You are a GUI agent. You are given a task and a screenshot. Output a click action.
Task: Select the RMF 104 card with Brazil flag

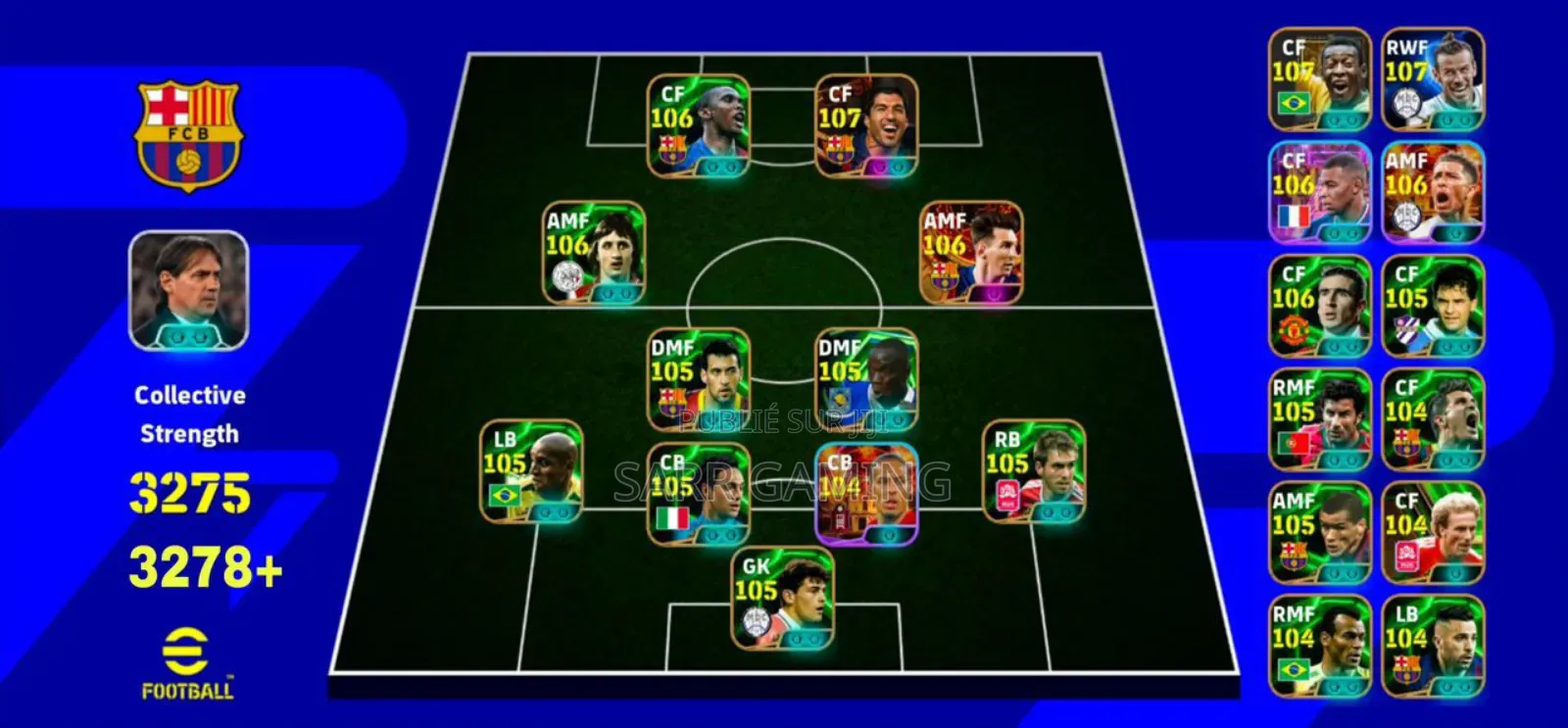click(x=1320, y=647)
